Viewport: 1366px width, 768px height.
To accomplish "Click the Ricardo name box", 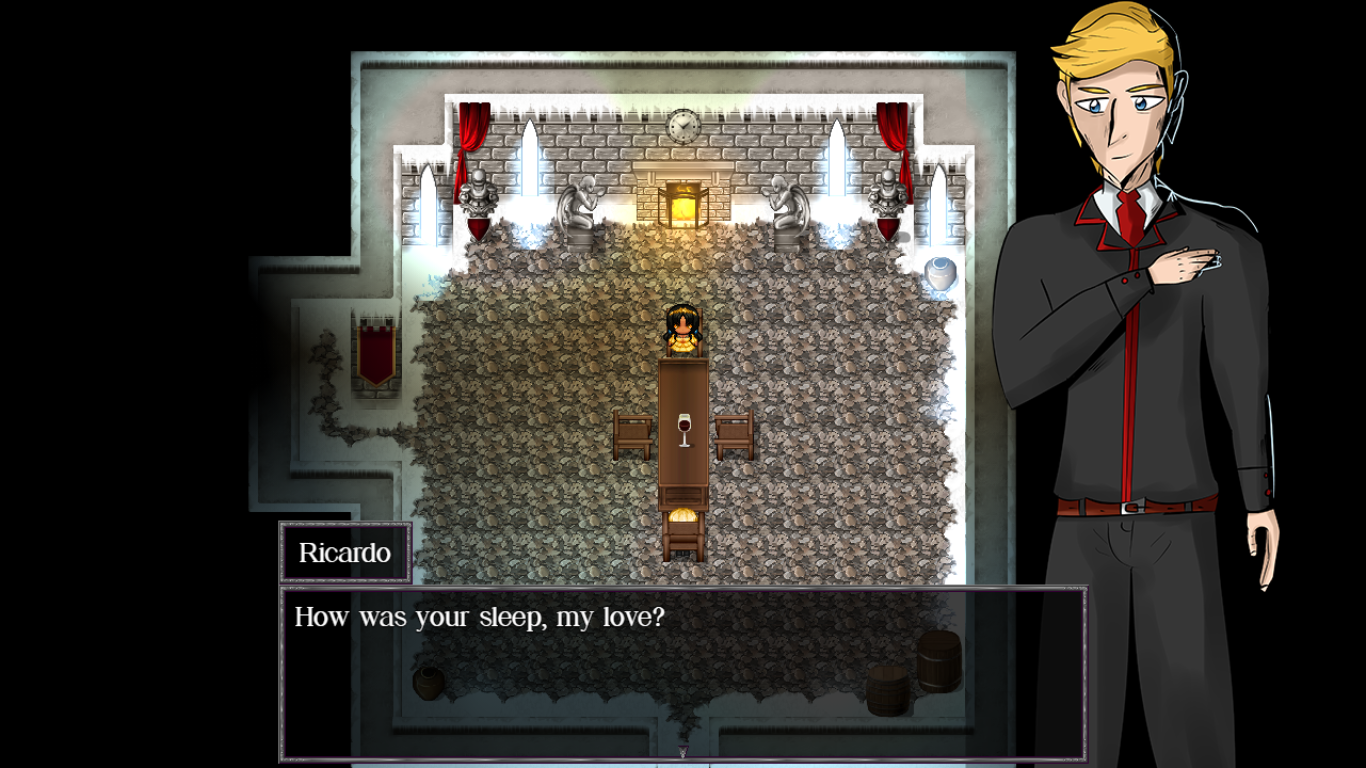I will point(345,550).
